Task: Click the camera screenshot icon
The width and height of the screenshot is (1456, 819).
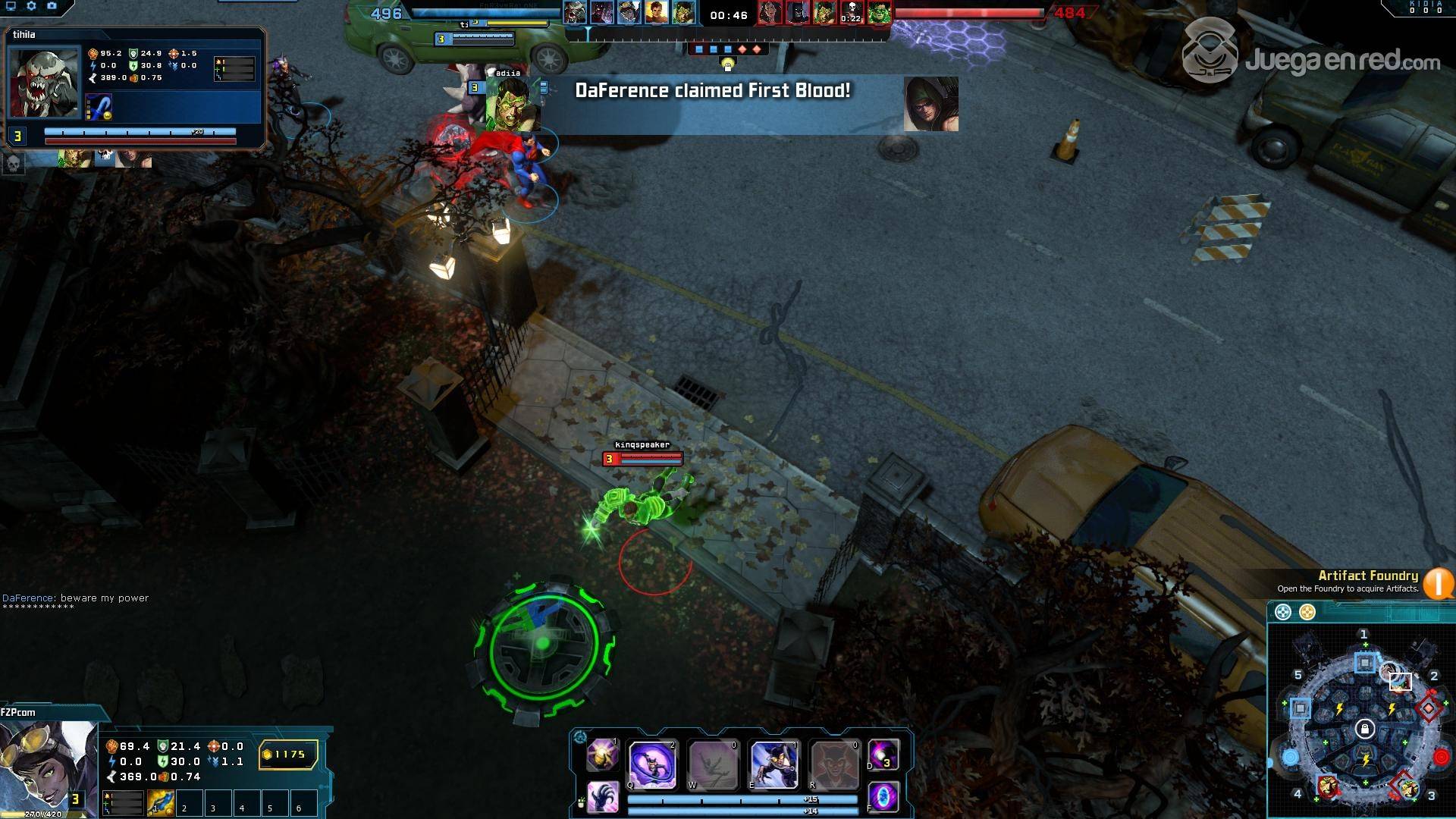Action: pyautogui.click(x=52, y=6)
